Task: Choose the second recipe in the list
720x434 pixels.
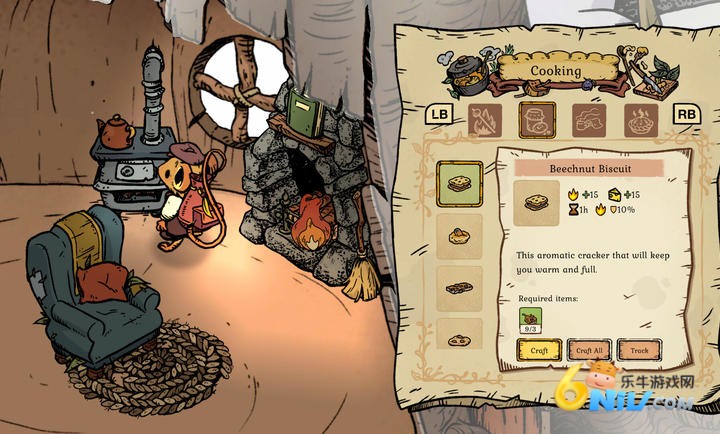Action: [461, 237]
